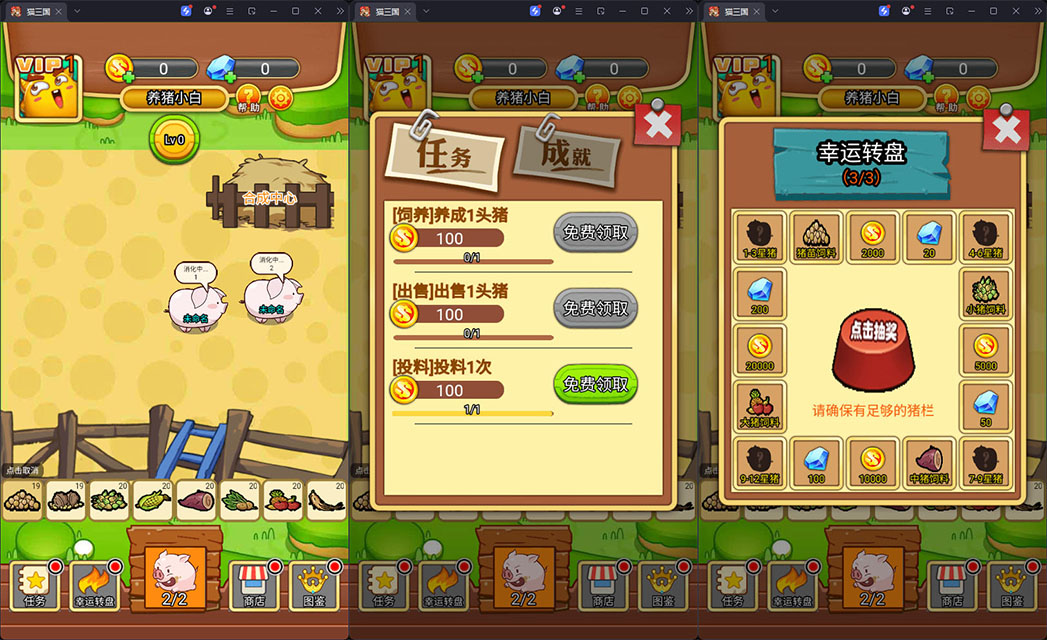Switch to the 成就 achievements tab

coord(567,156)
